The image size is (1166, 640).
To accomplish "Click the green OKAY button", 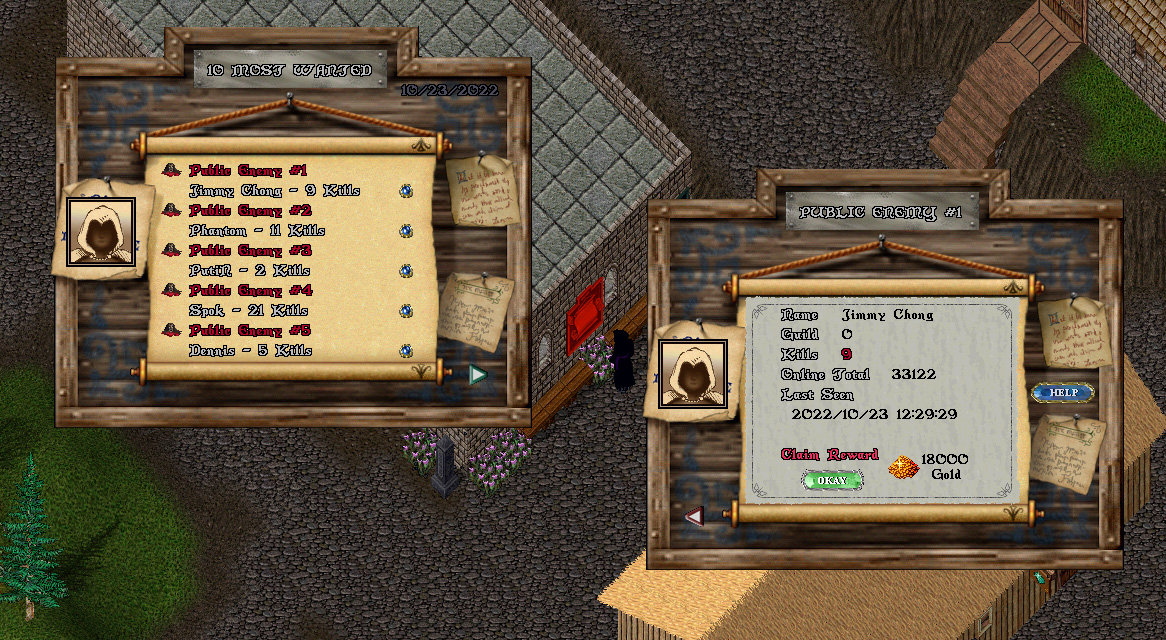I will coord(832,480).
